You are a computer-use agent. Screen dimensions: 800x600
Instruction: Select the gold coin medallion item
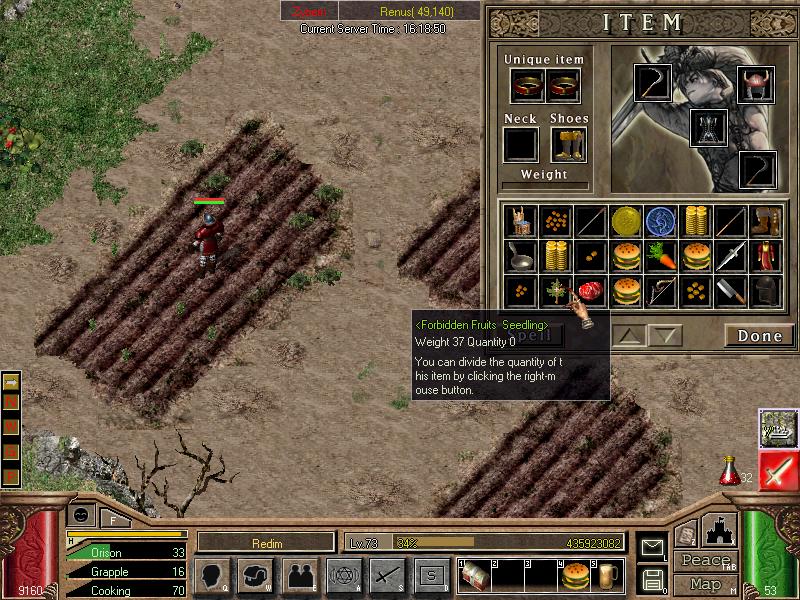tap(627, 221)
